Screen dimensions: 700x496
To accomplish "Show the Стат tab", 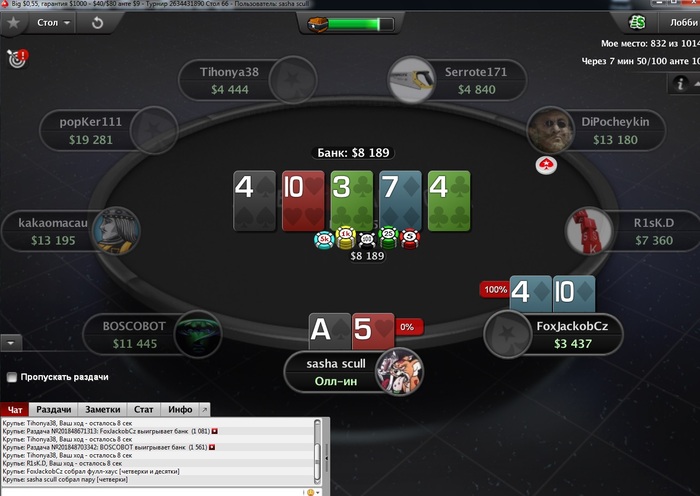I will tap(144, 409).
